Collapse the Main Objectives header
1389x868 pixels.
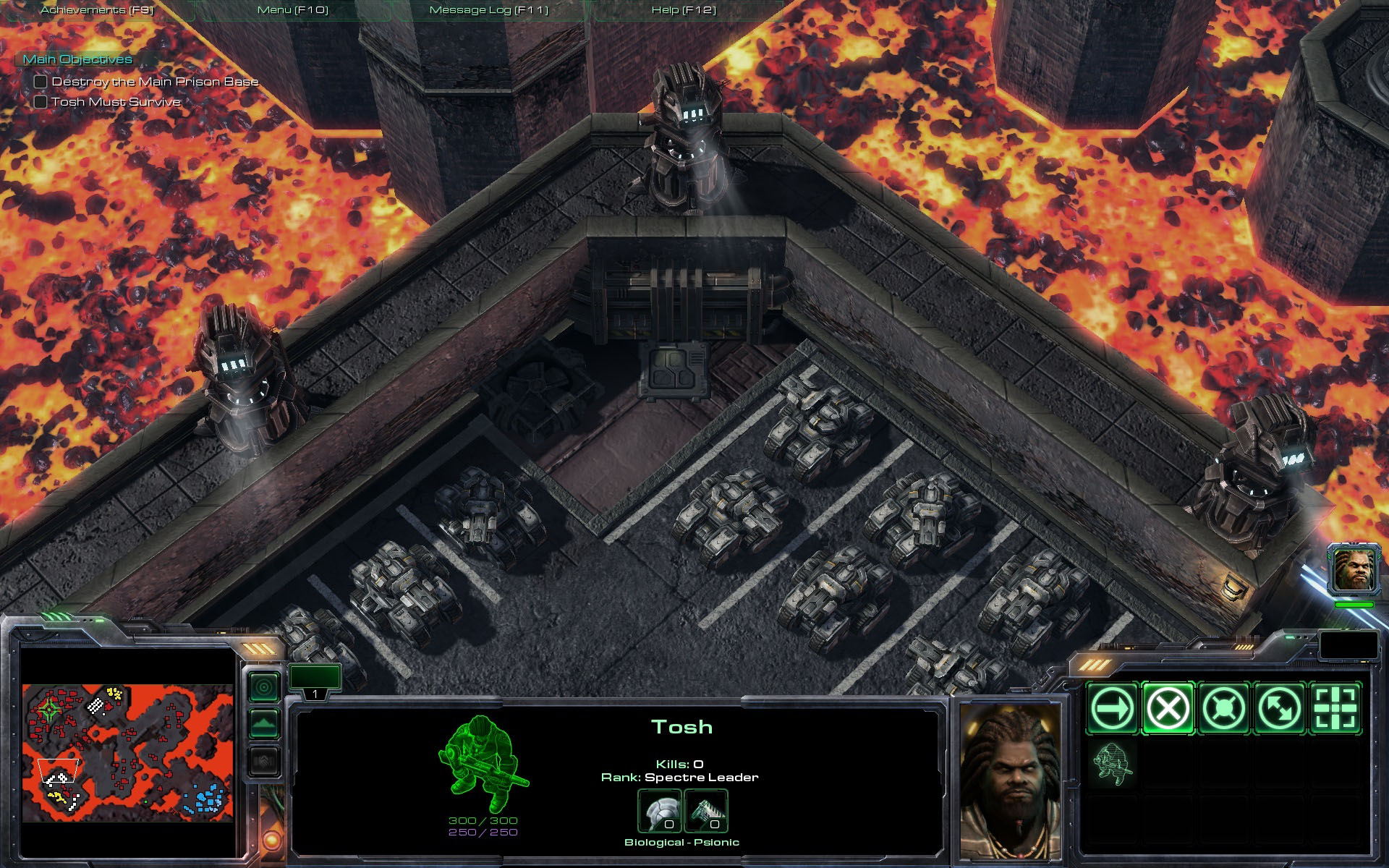pyautogui.click(x=77, y=59)
